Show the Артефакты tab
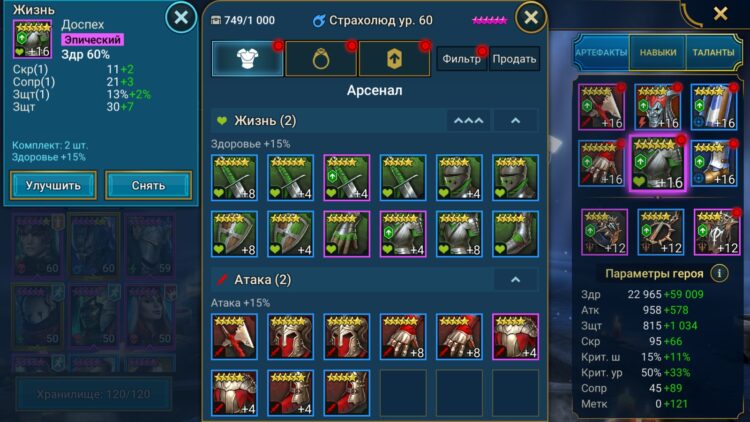 coord(601,52)
